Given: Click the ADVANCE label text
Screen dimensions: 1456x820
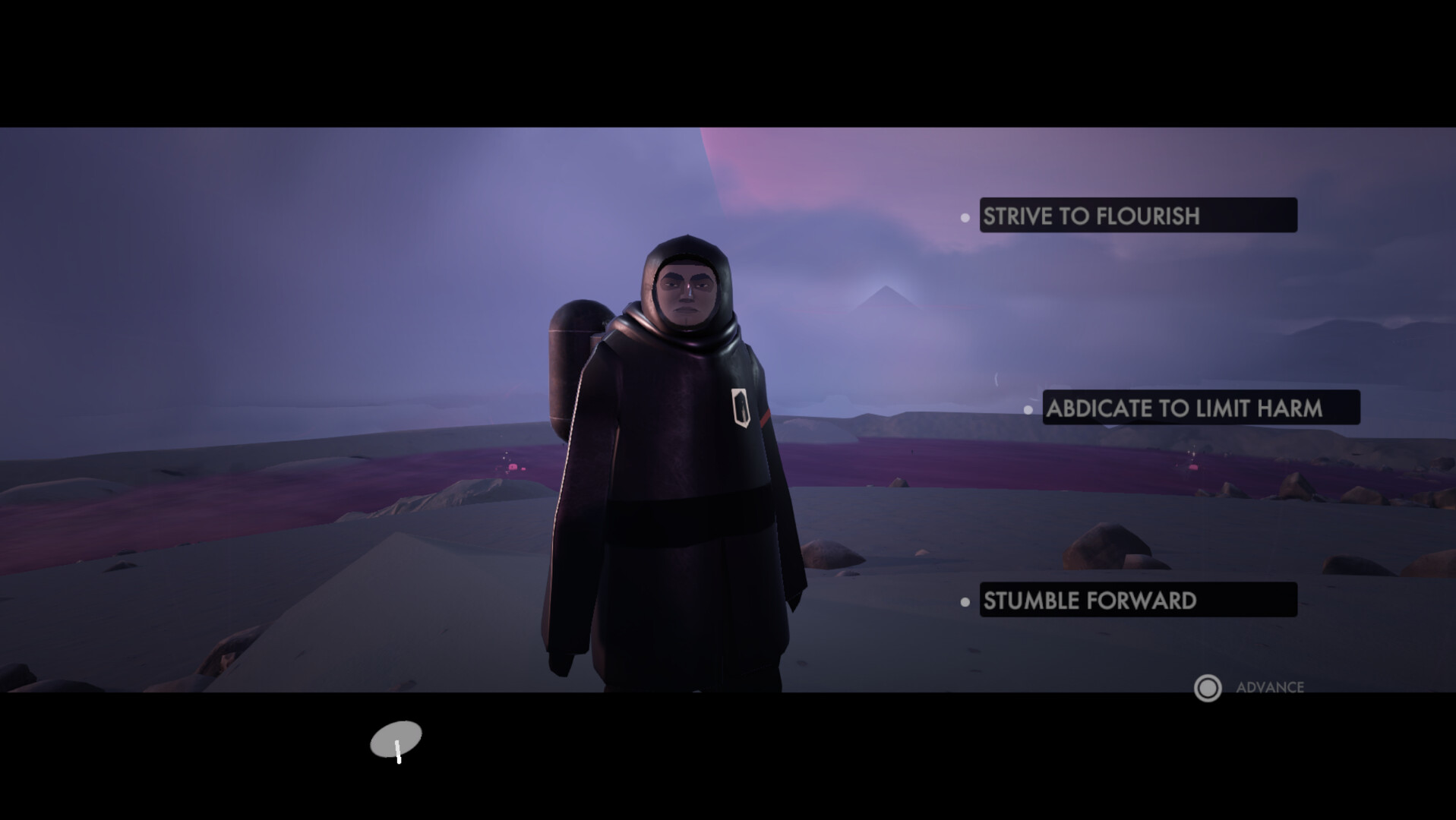Looking at the screenshot, I should point(1269,688).
